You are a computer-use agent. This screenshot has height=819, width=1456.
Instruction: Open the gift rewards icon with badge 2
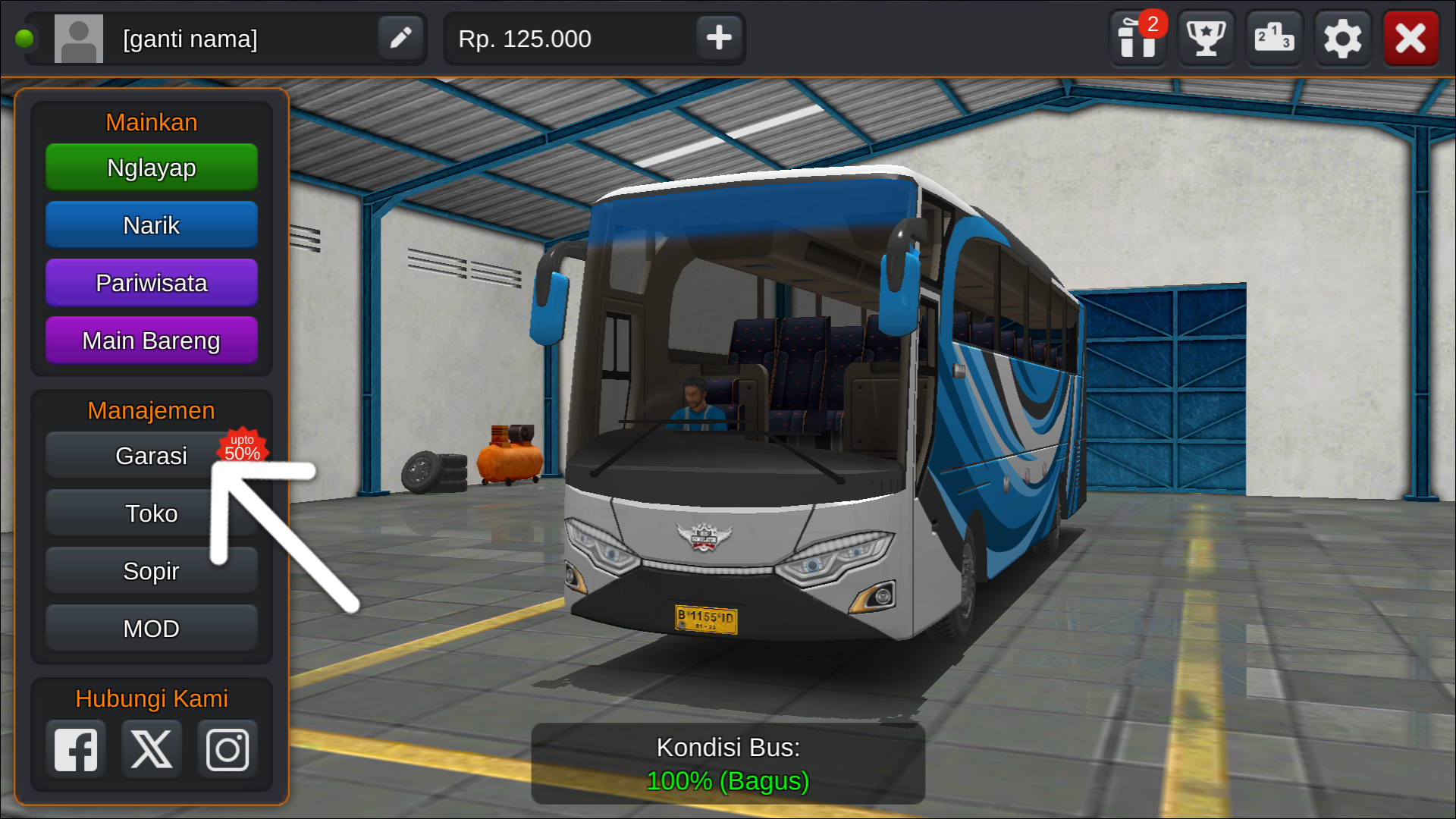tap(1137, 38)
